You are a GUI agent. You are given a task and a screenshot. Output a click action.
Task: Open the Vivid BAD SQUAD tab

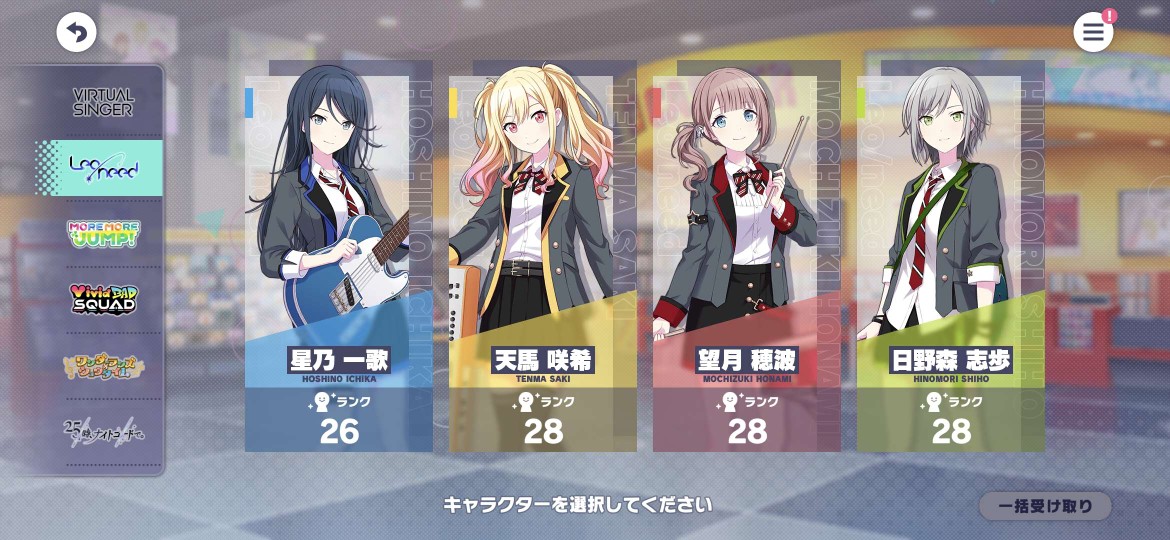click(x=102, y=300)
